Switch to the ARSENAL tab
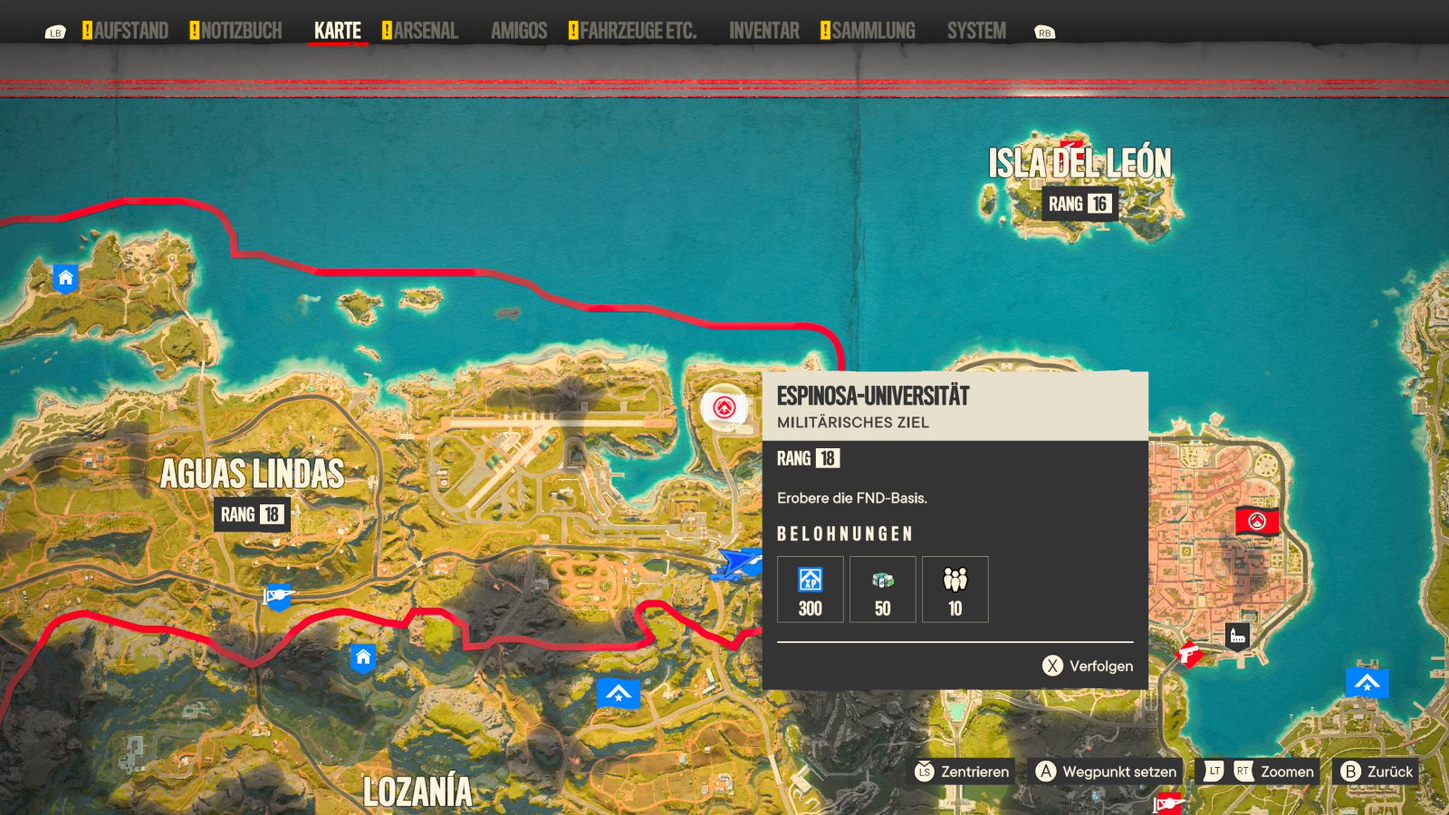 [427, 30]
